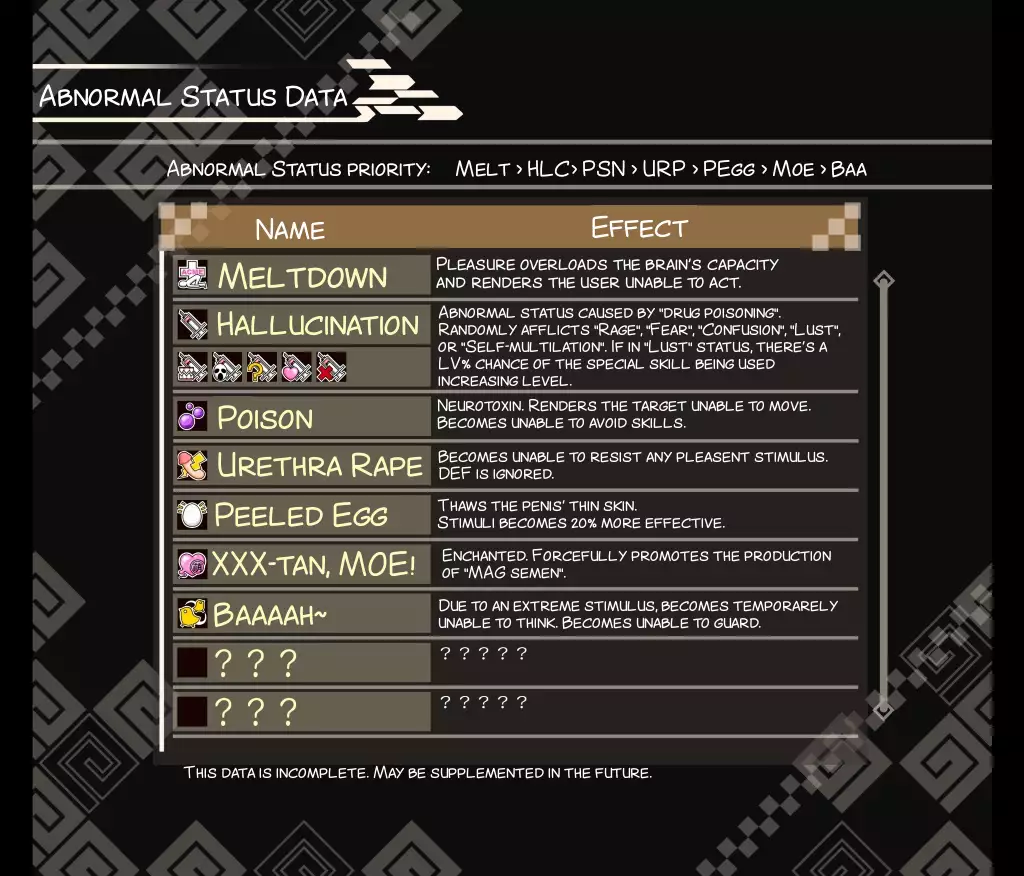Select the Meltdown status entry
The width and height of the screenshot is (1024, 876).
tap(301, 276)
